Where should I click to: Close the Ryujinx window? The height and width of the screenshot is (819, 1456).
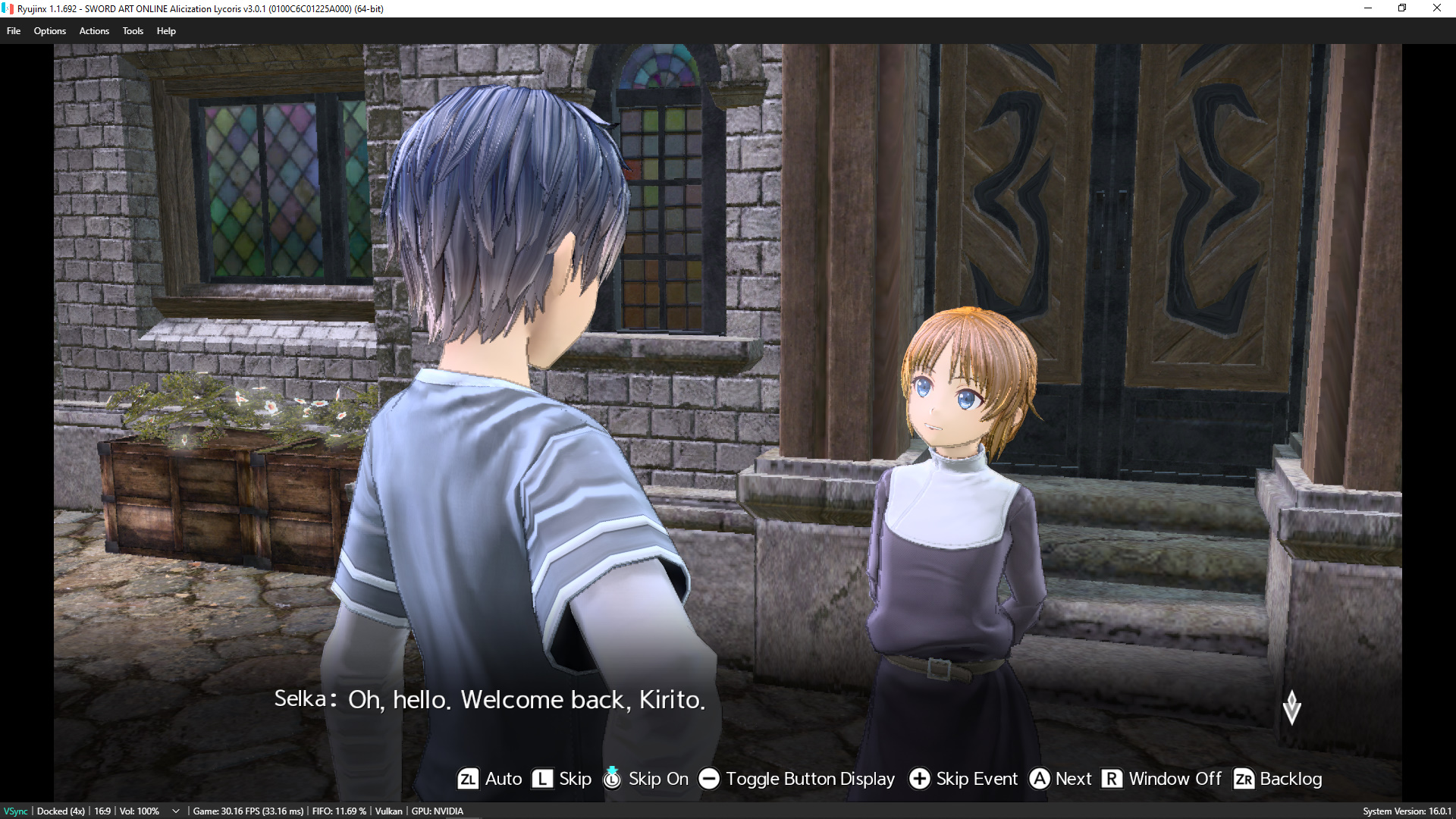click(1436, 8)
